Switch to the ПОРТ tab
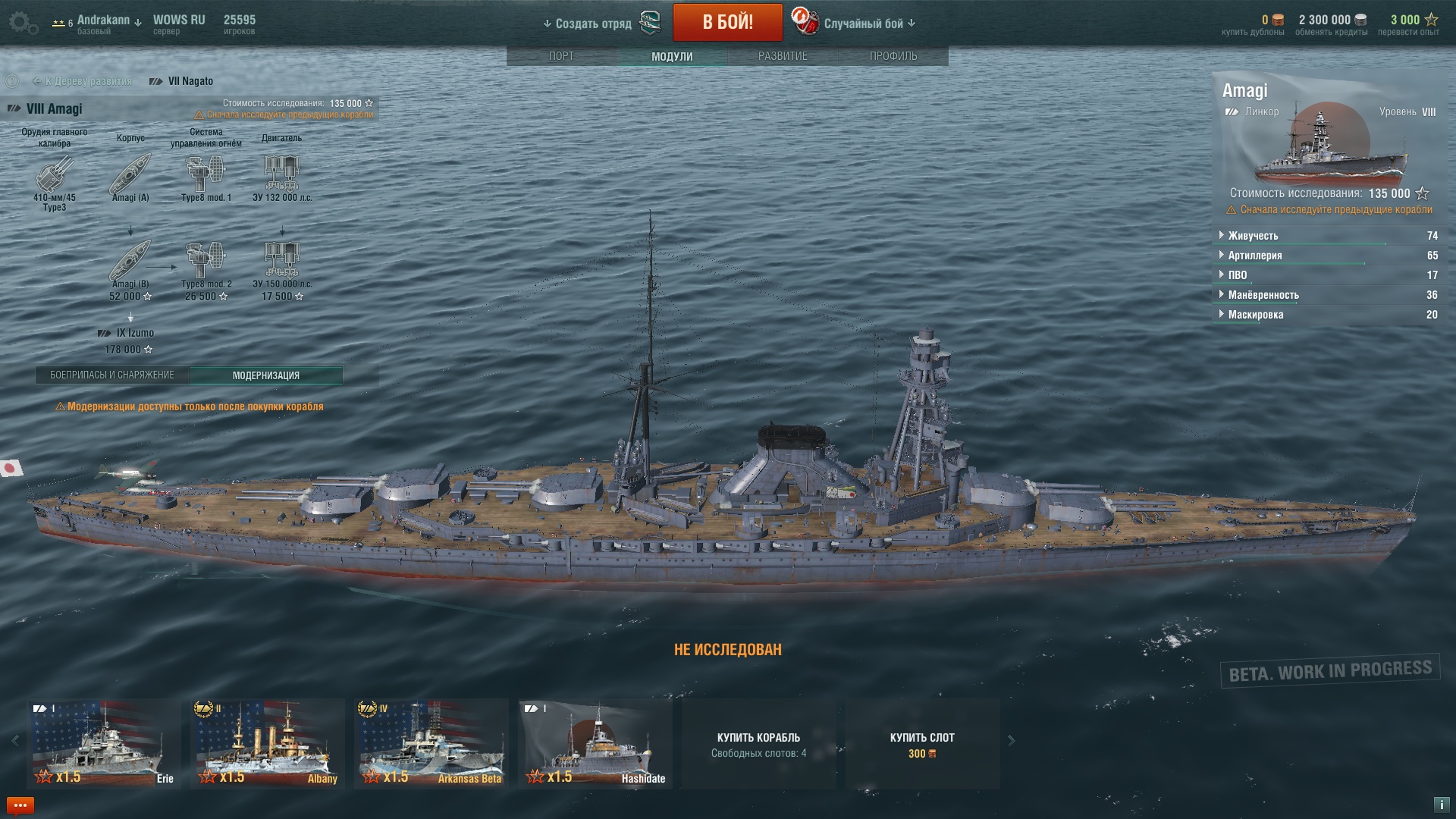 (x=561, y=56)
